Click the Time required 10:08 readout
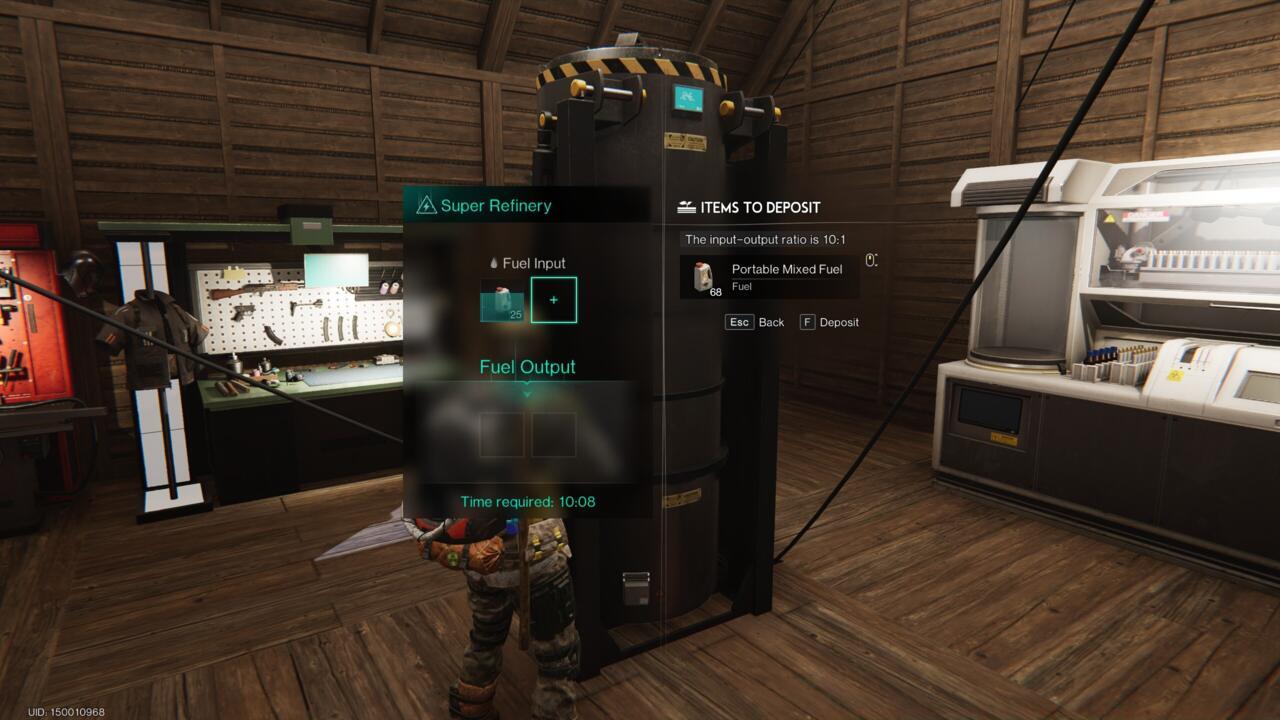 [526, 501]
